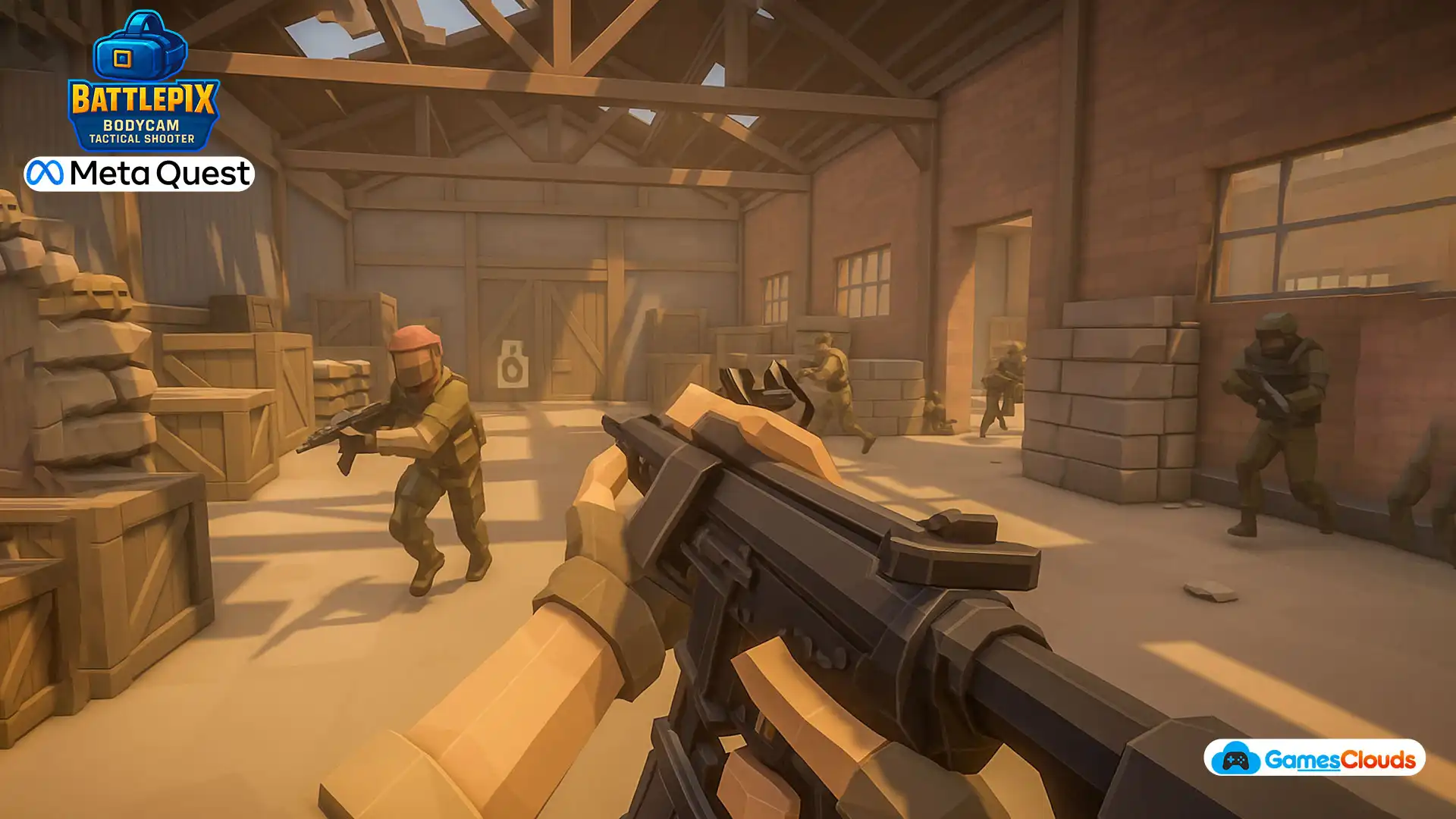Screen dimensions: 1456x819
Task: Open the GamesClouds logo badge
Action: tap(1314, 758)
